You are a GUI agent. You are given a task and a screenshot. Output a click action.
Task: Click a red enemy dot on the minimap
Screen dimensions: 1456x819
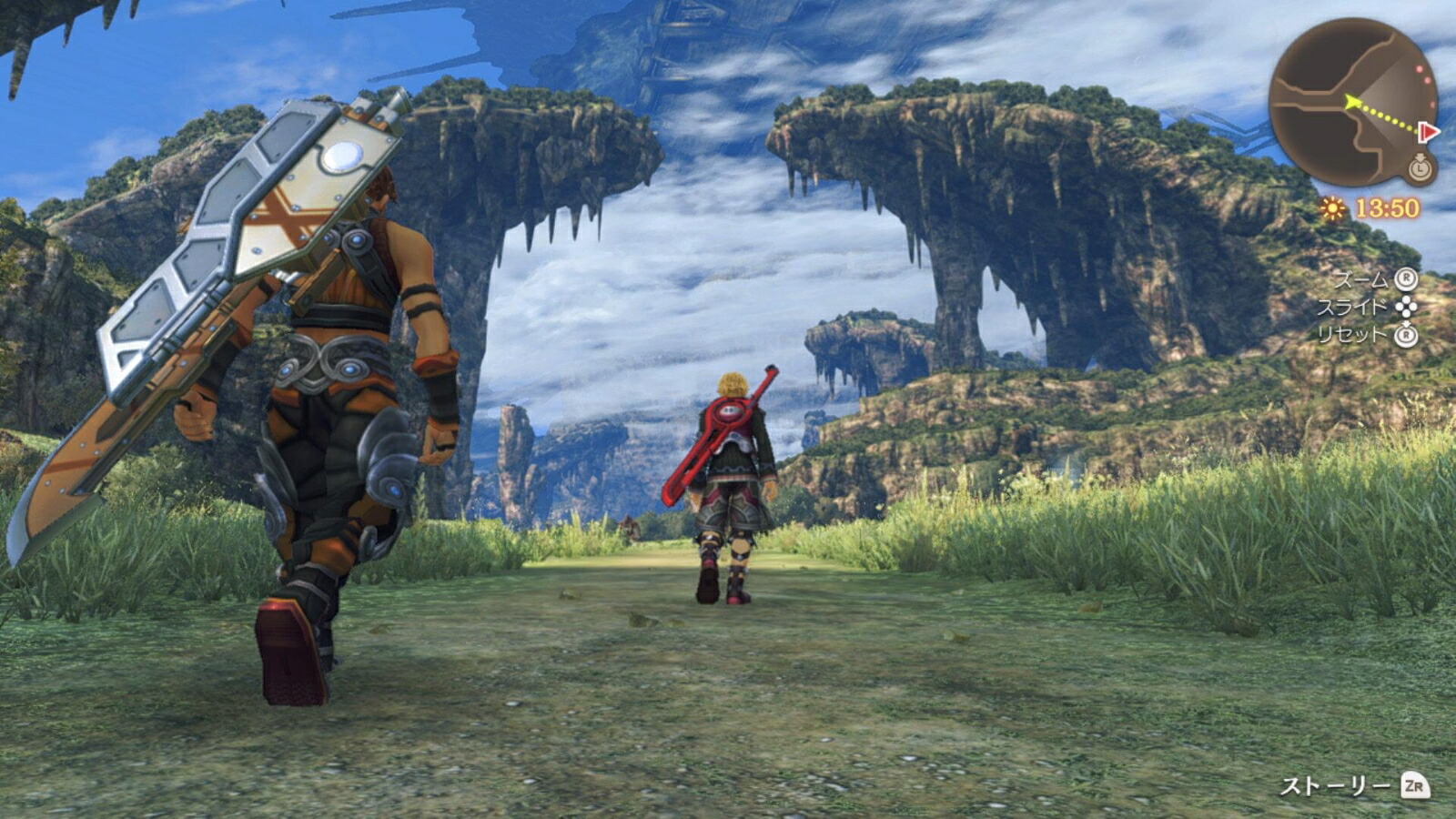(1421, 67)
